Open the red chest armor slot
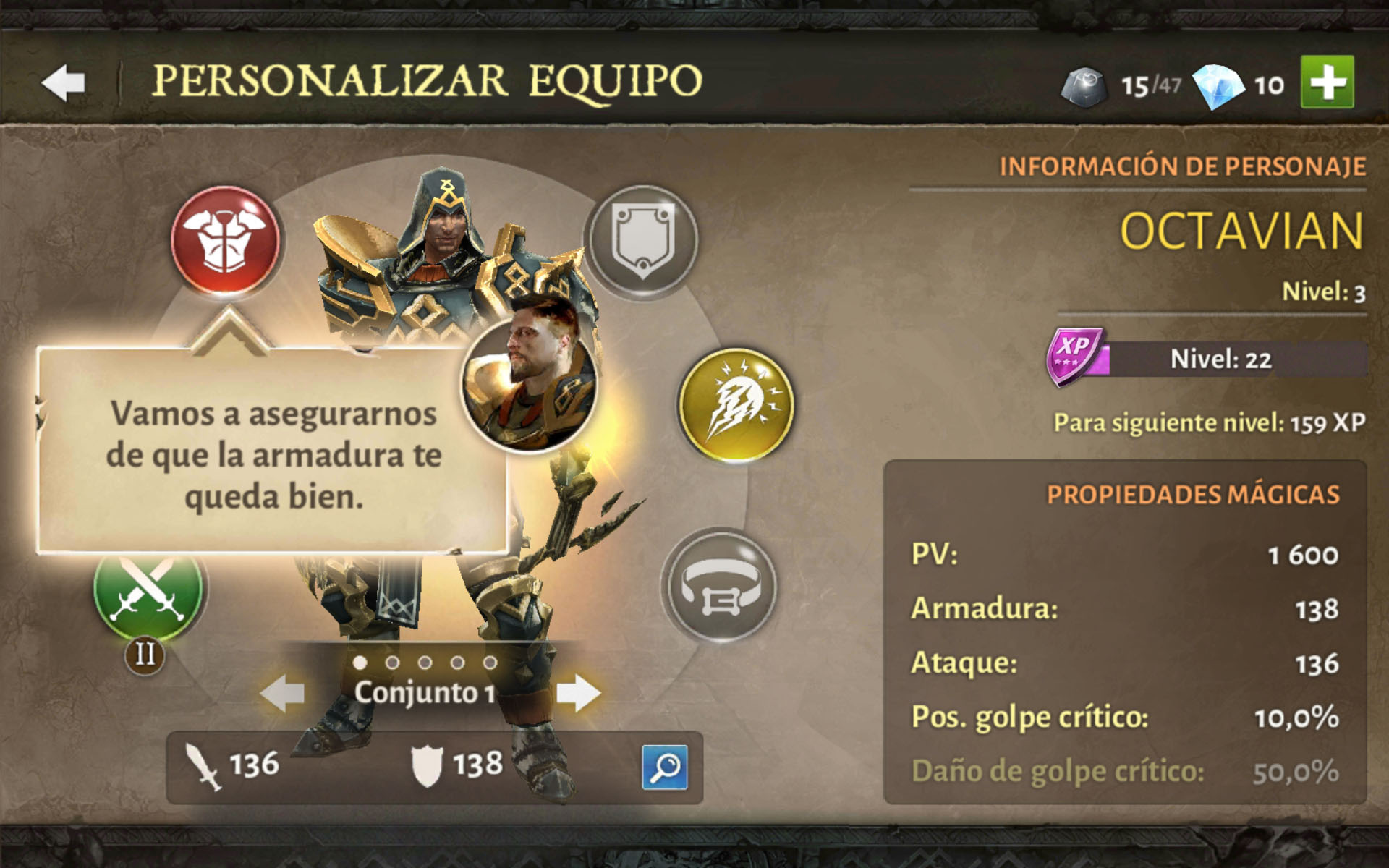The width and height of the screenshot is (1389, 868). click(x=225, y=239)
